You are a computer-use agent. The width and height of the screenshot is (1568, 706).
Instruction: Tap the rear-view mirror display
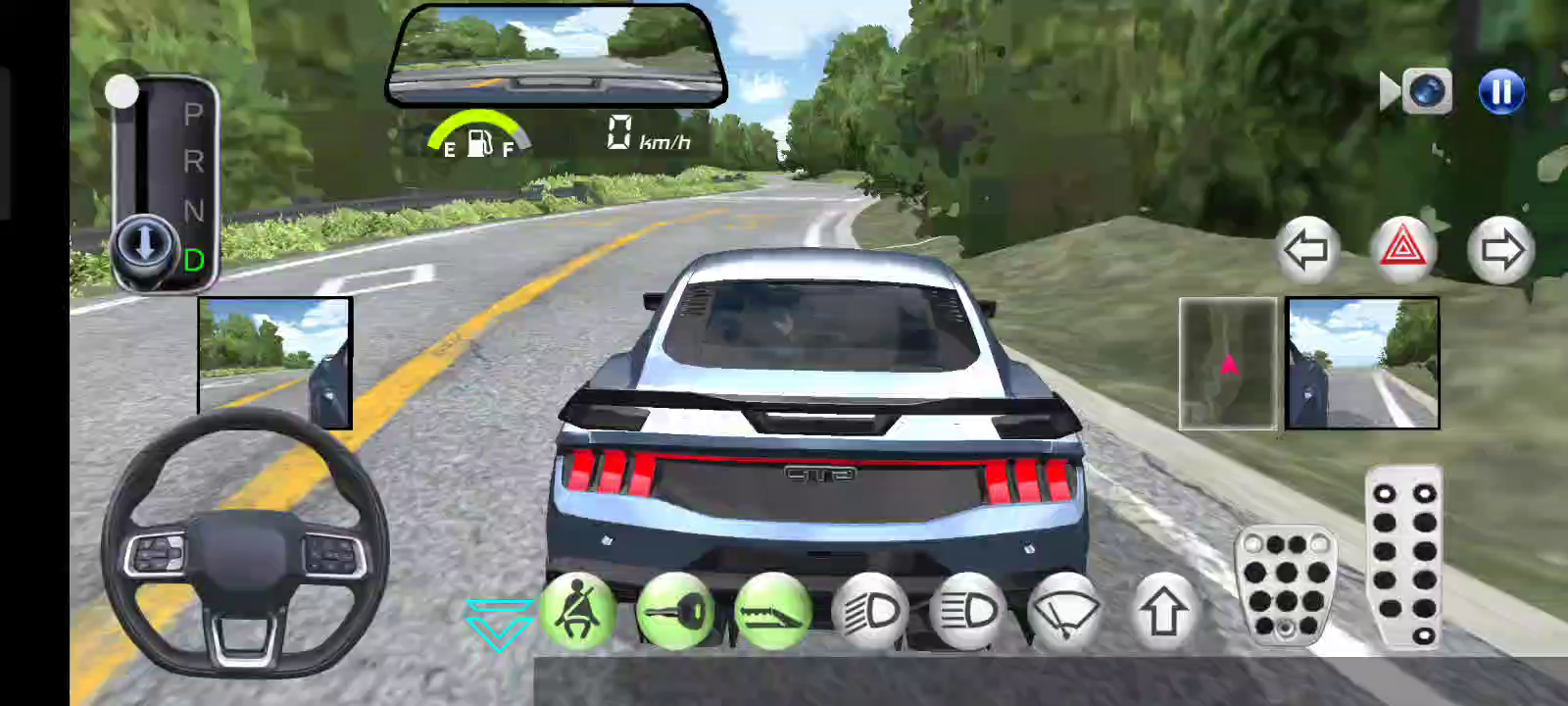point(556,56)
